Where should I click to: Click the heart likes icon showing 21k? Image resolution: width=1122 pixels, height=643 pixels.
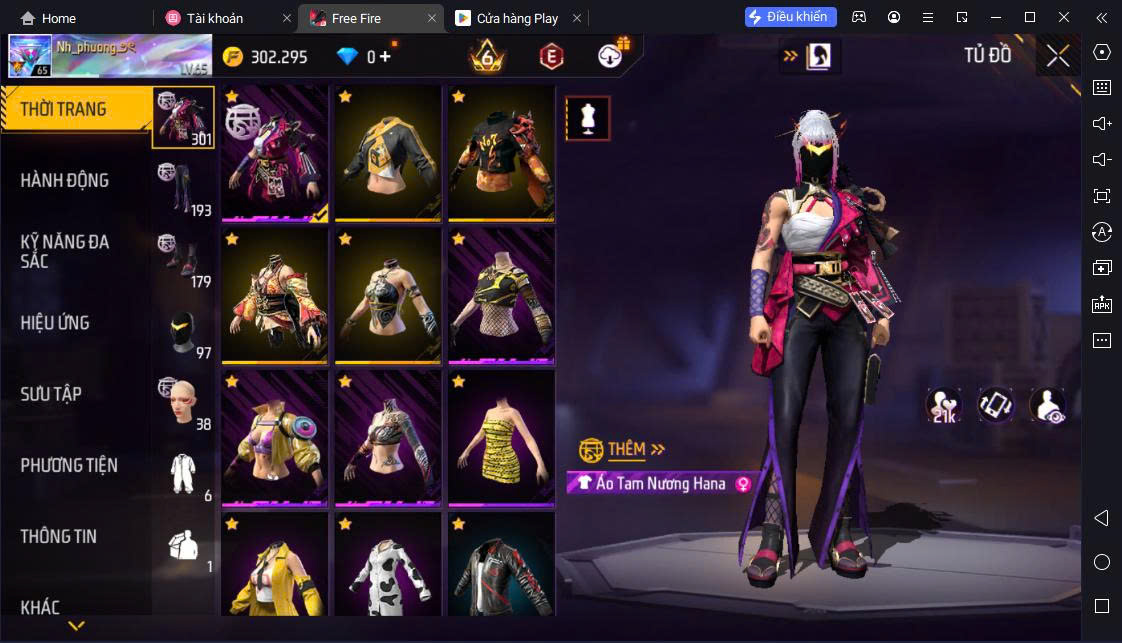[944, 404]
